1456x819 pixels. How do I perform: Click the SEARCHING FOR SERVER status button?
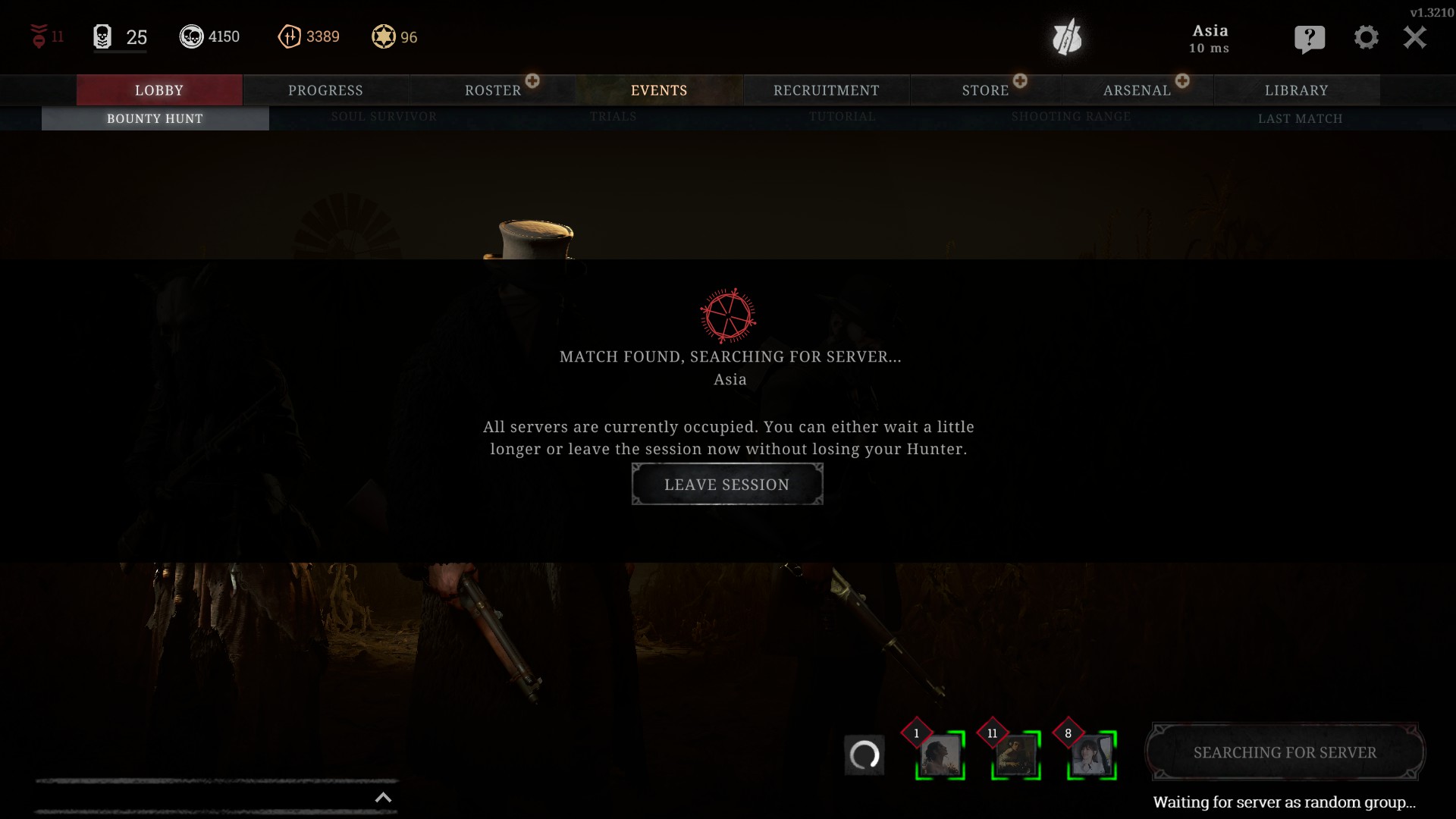1285,752
